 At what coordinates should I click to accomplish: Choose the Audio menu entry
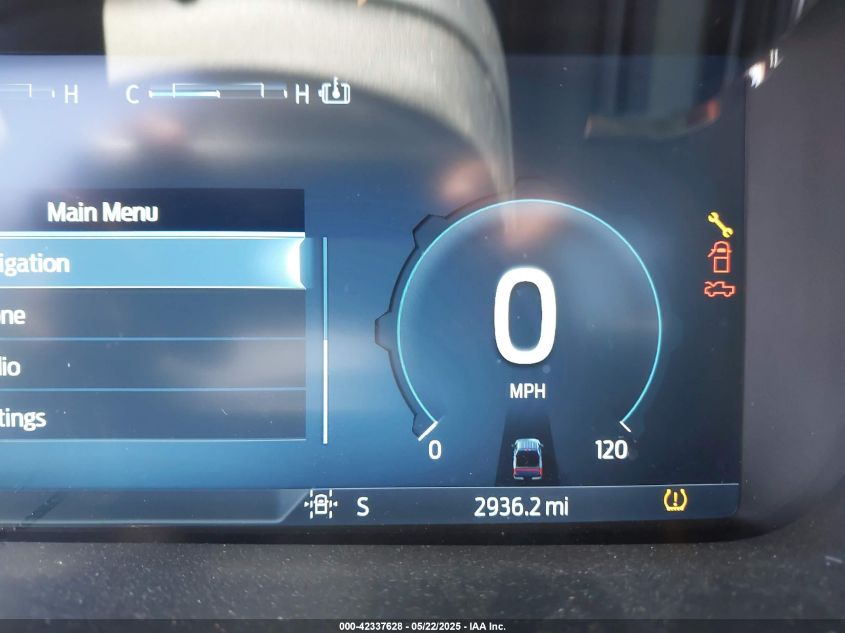point(150,366)
